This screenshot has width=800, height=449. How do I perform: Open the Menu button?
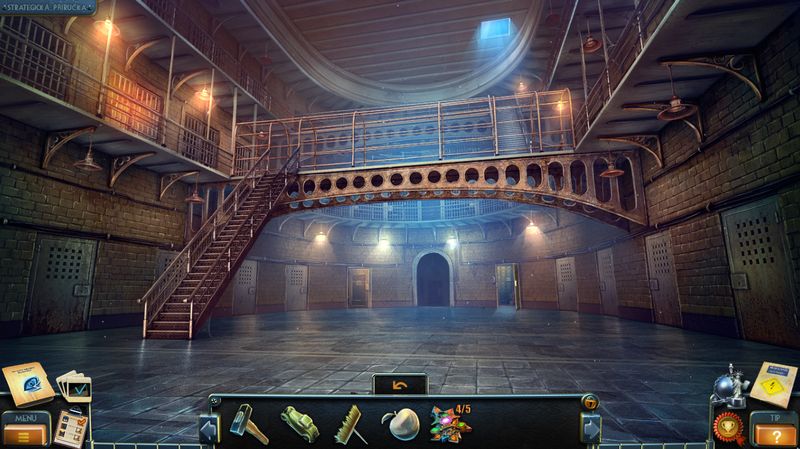point(24,433)
